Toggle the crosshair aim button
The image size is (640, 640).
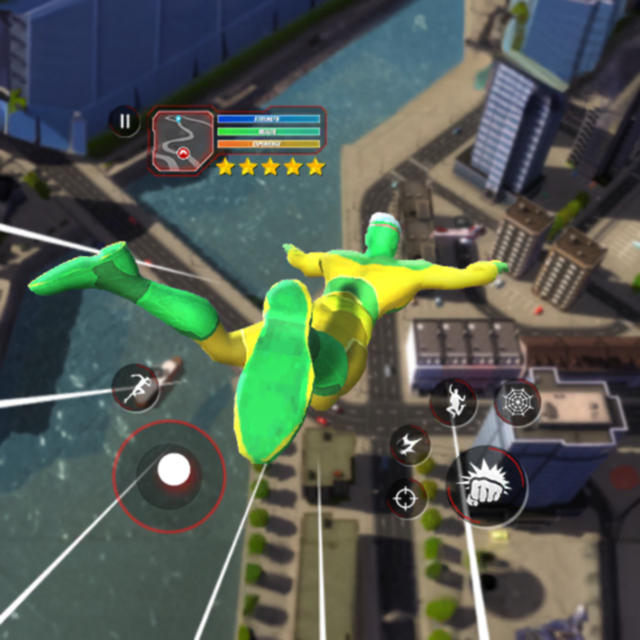(407, 497)
